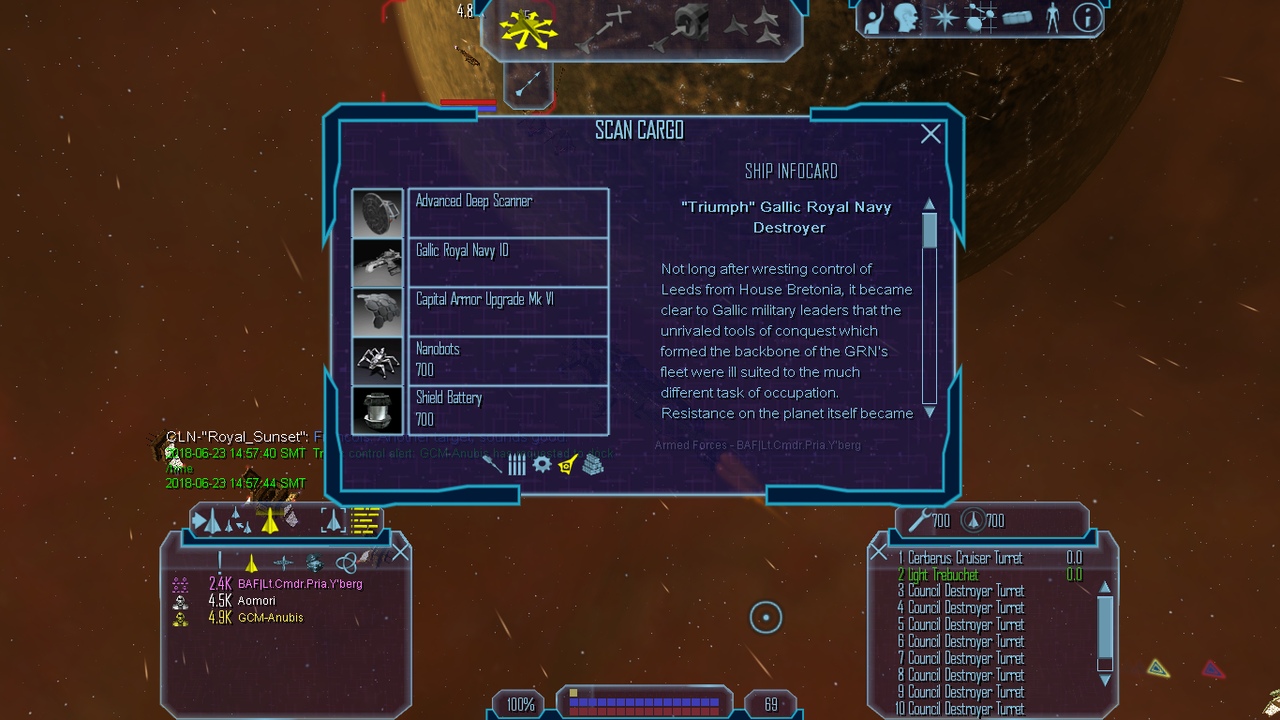Select GCM-Anubis in the contact list

[270, 618]
